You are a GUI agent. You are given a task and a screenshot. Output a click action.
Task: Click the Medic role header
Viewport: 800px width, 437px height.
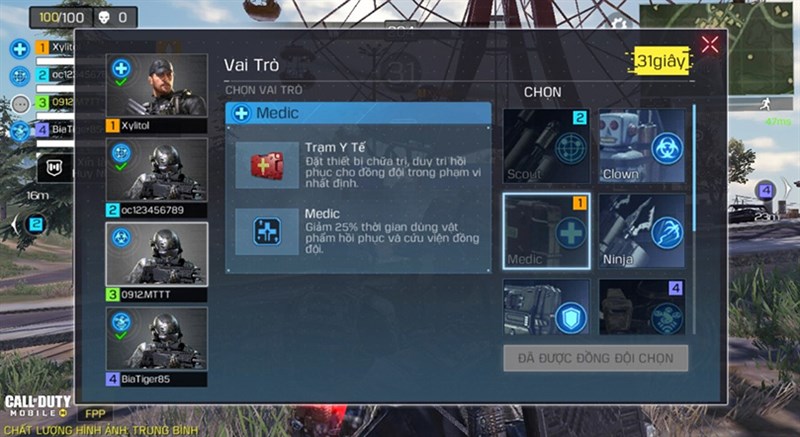358,113
